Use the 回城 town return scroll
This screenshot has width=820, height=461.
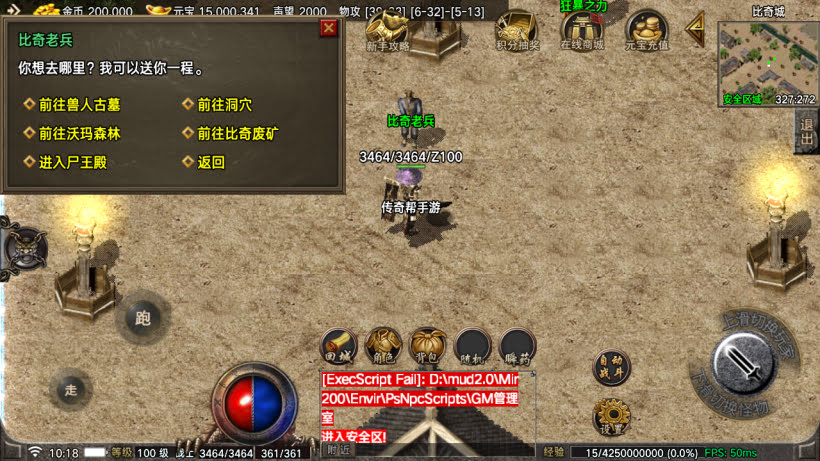coord(339,346)
